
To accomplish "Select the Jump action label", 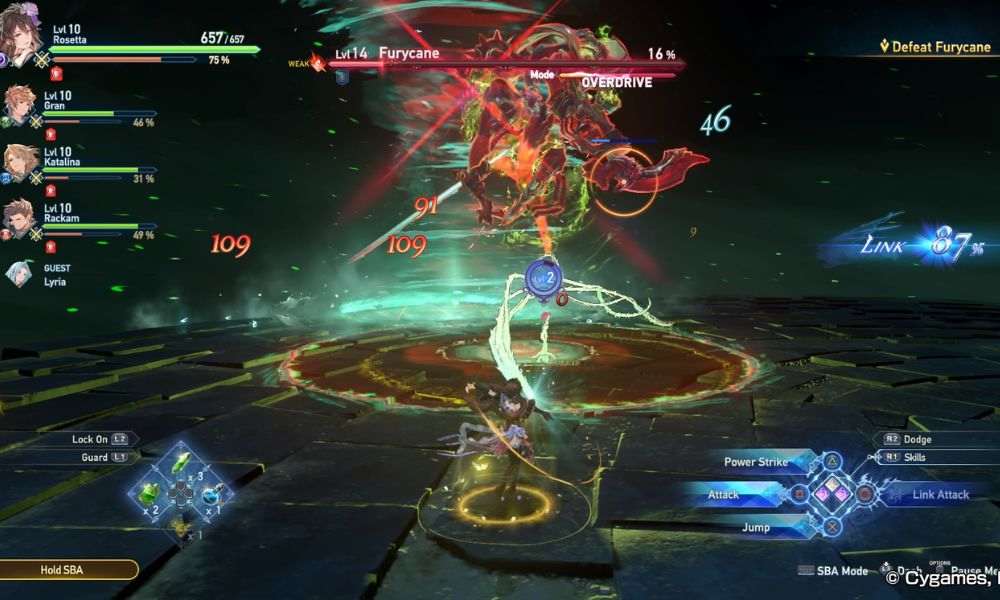I will (756, 527).
